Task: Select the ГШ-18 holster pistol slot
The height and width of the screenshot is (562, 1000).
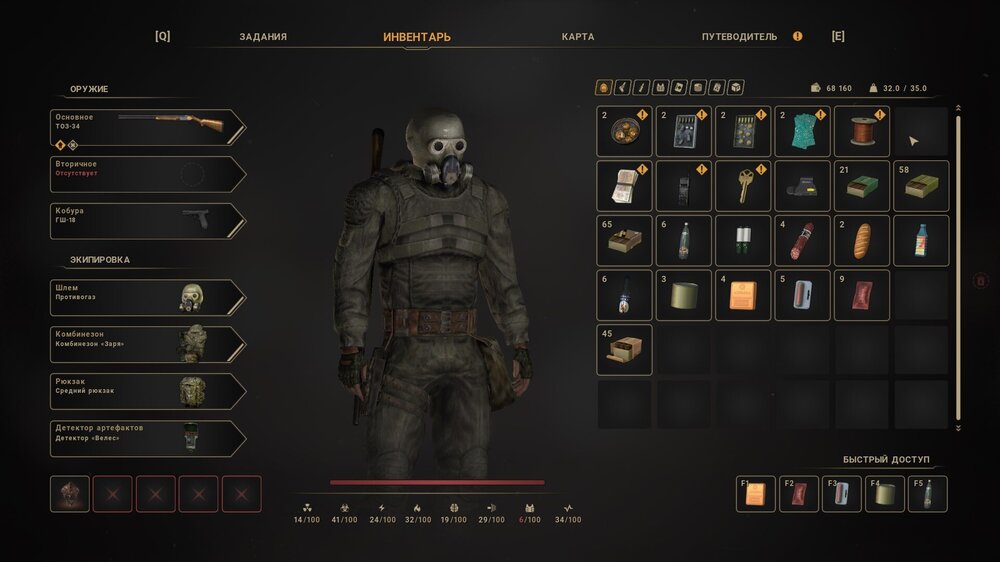Action: [x=147, y=221]
